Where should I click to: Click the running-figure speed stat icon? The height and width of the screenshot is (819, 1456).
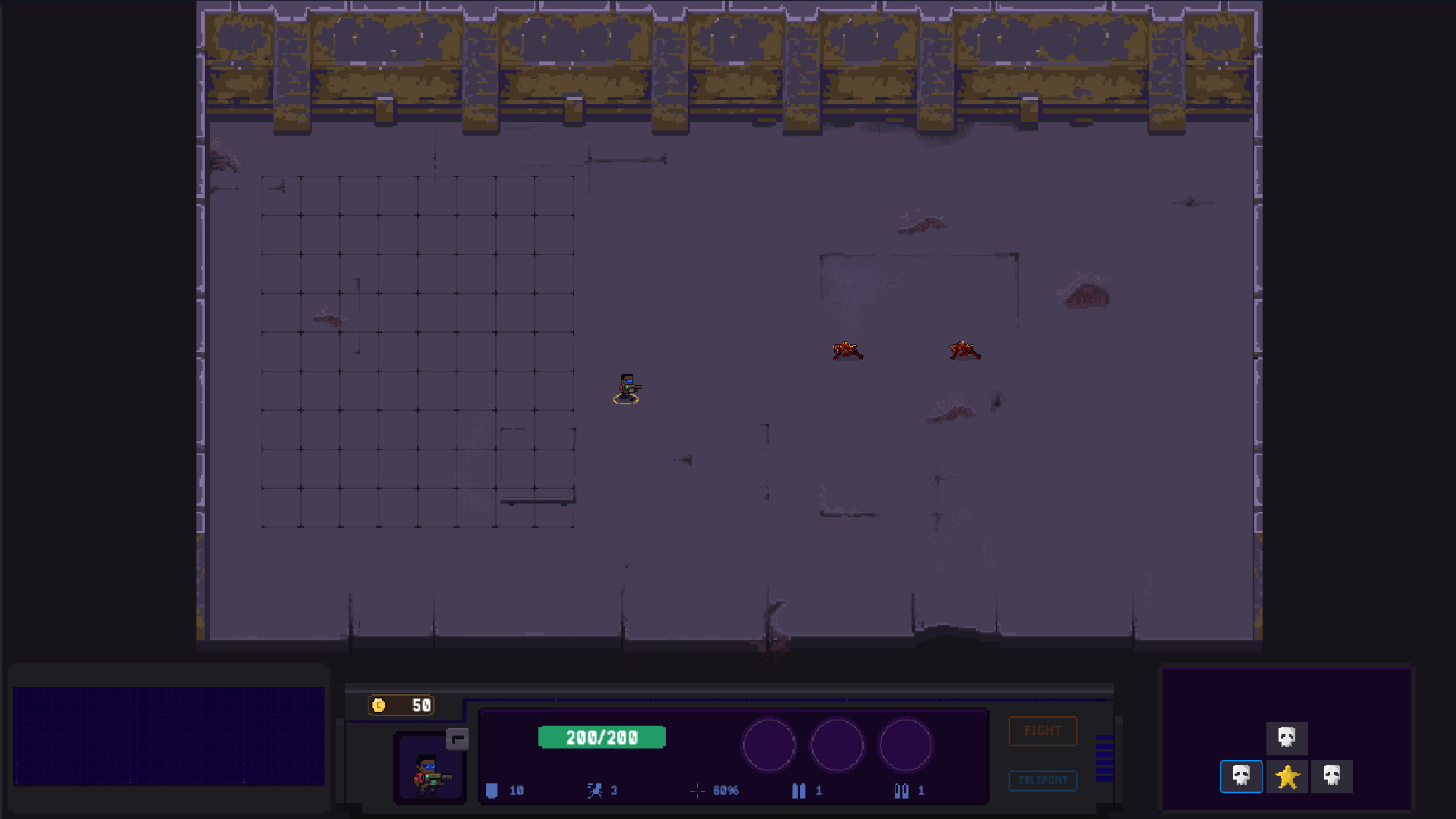click(595, 789)
